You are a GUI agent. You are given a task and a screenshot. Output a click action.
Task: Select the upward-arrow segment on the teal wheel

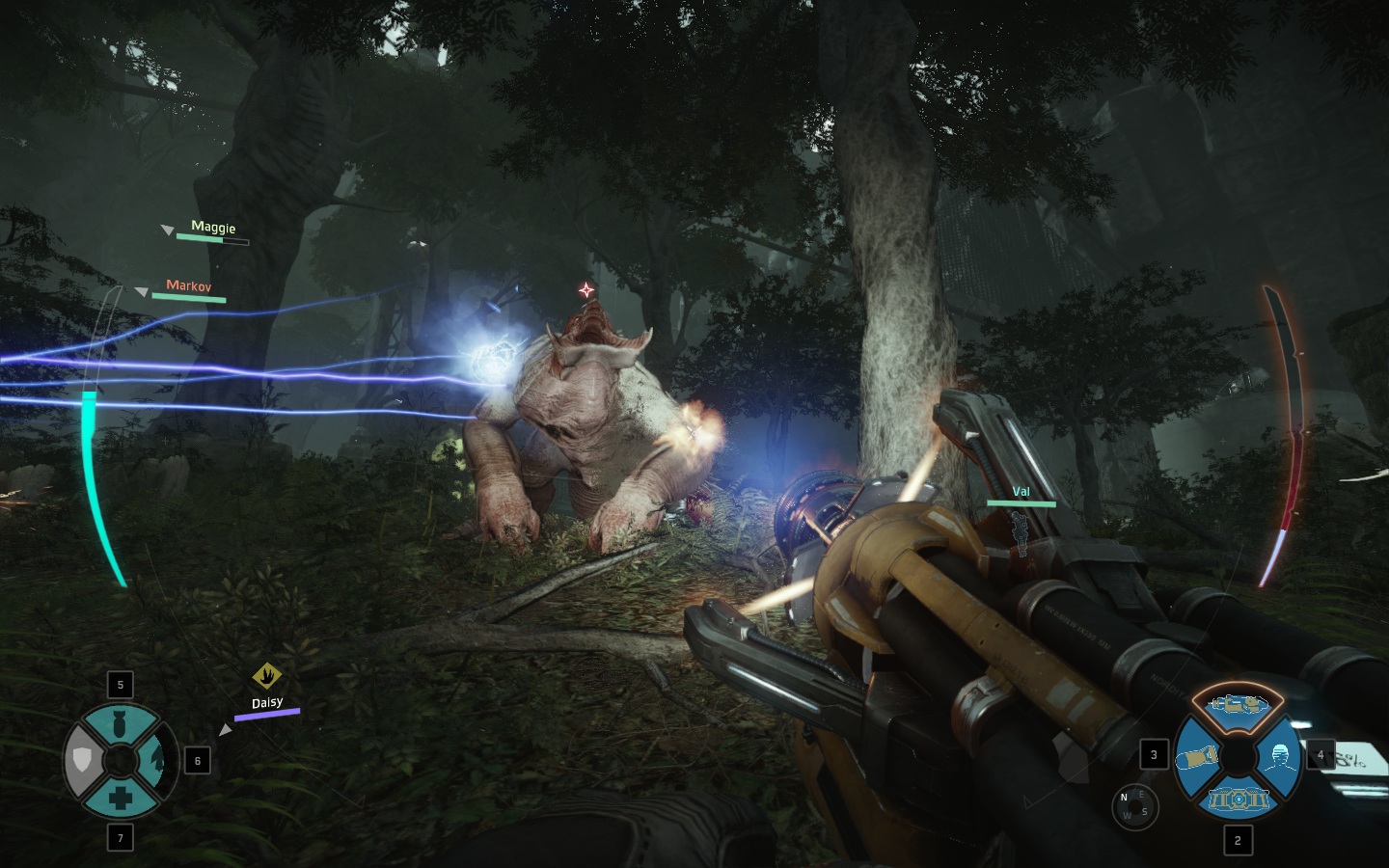tap(157, 761)
